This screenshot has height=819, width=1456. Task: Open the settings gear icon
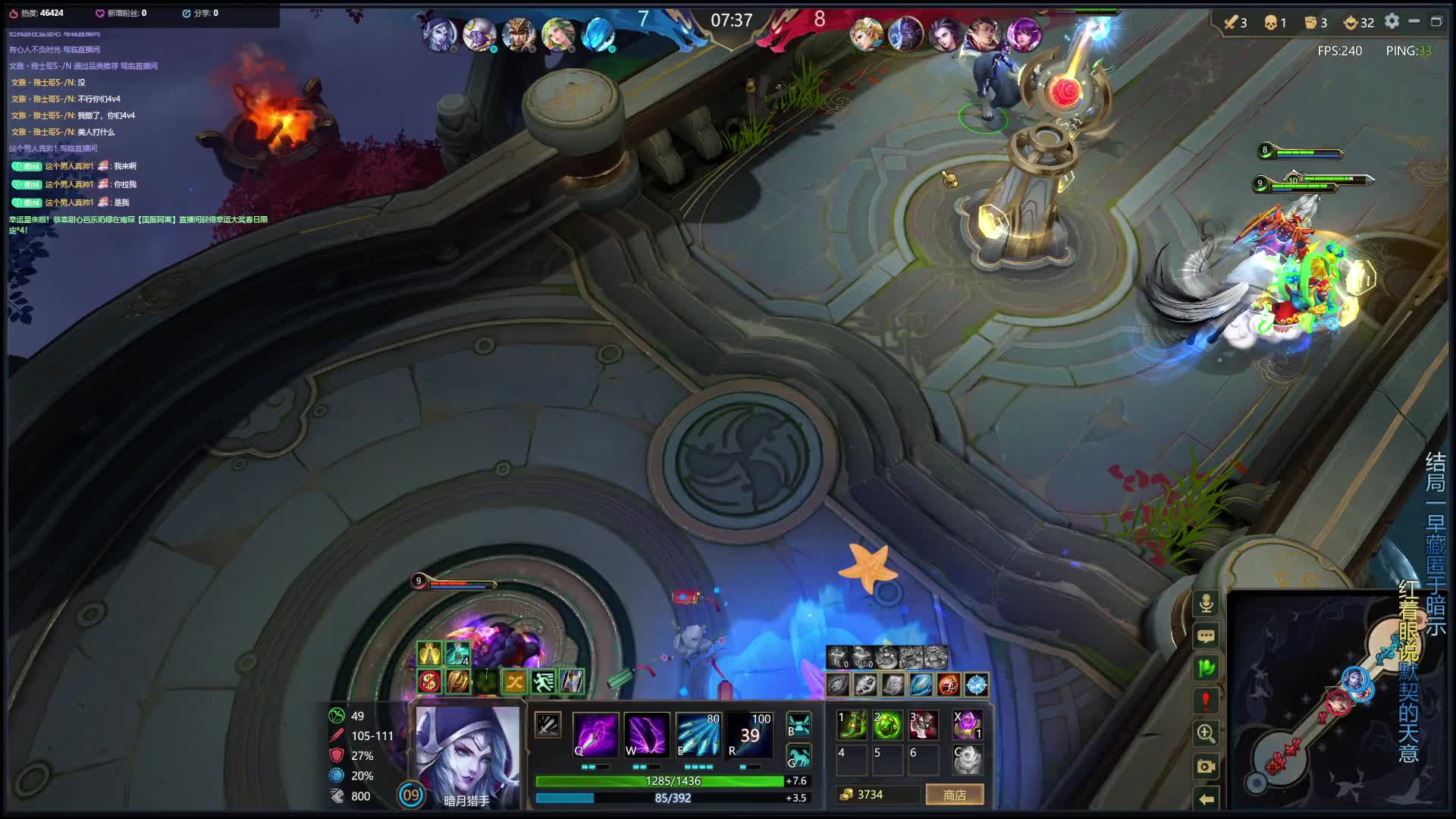pos(1392,21)
